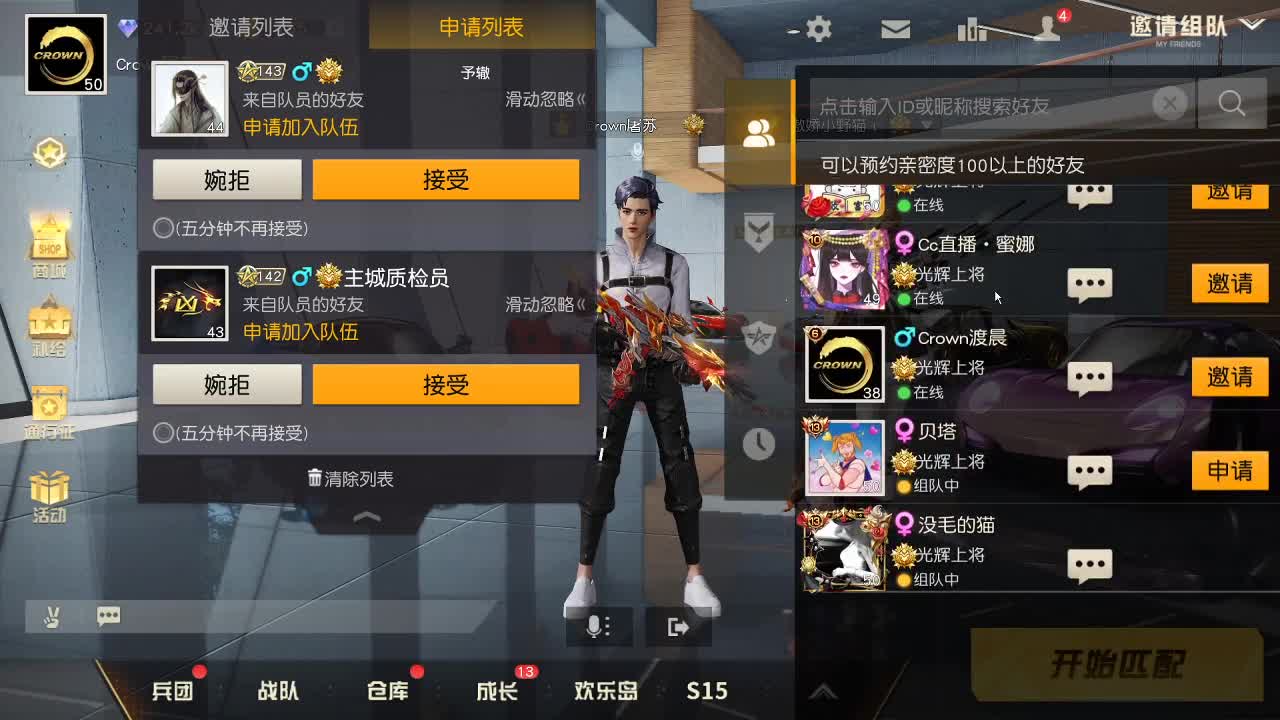Select the friends list icon on right sidebar
Screen dimensions: 1280x720
758,132
